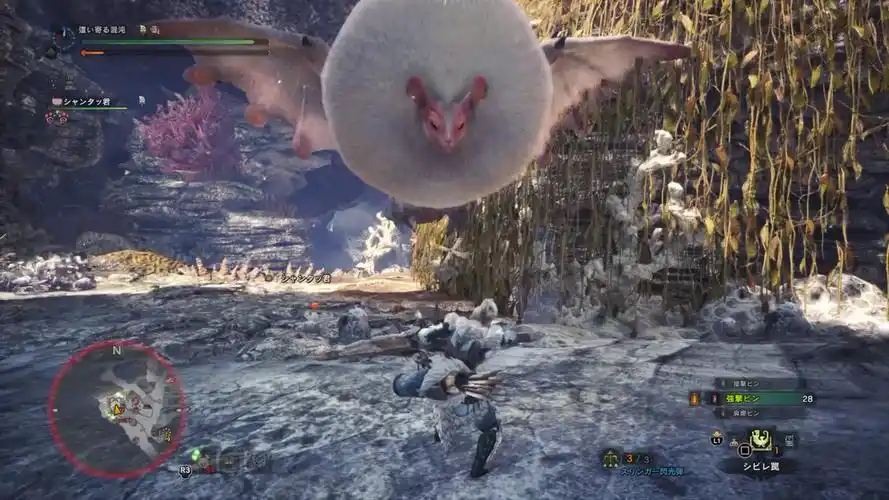889x500 pixels.
Task: Click the Palico companion name tag
Action: click(86, 102)
